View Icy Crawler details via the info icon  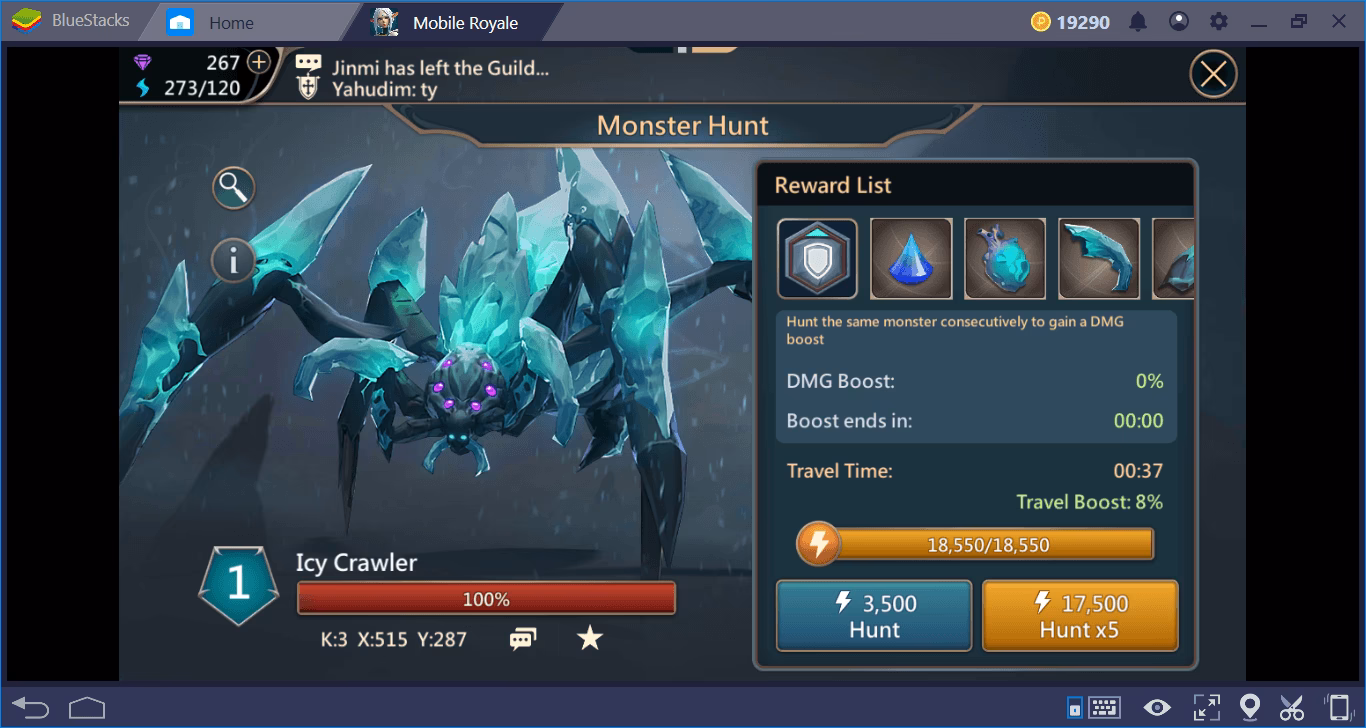click(233, 261)
